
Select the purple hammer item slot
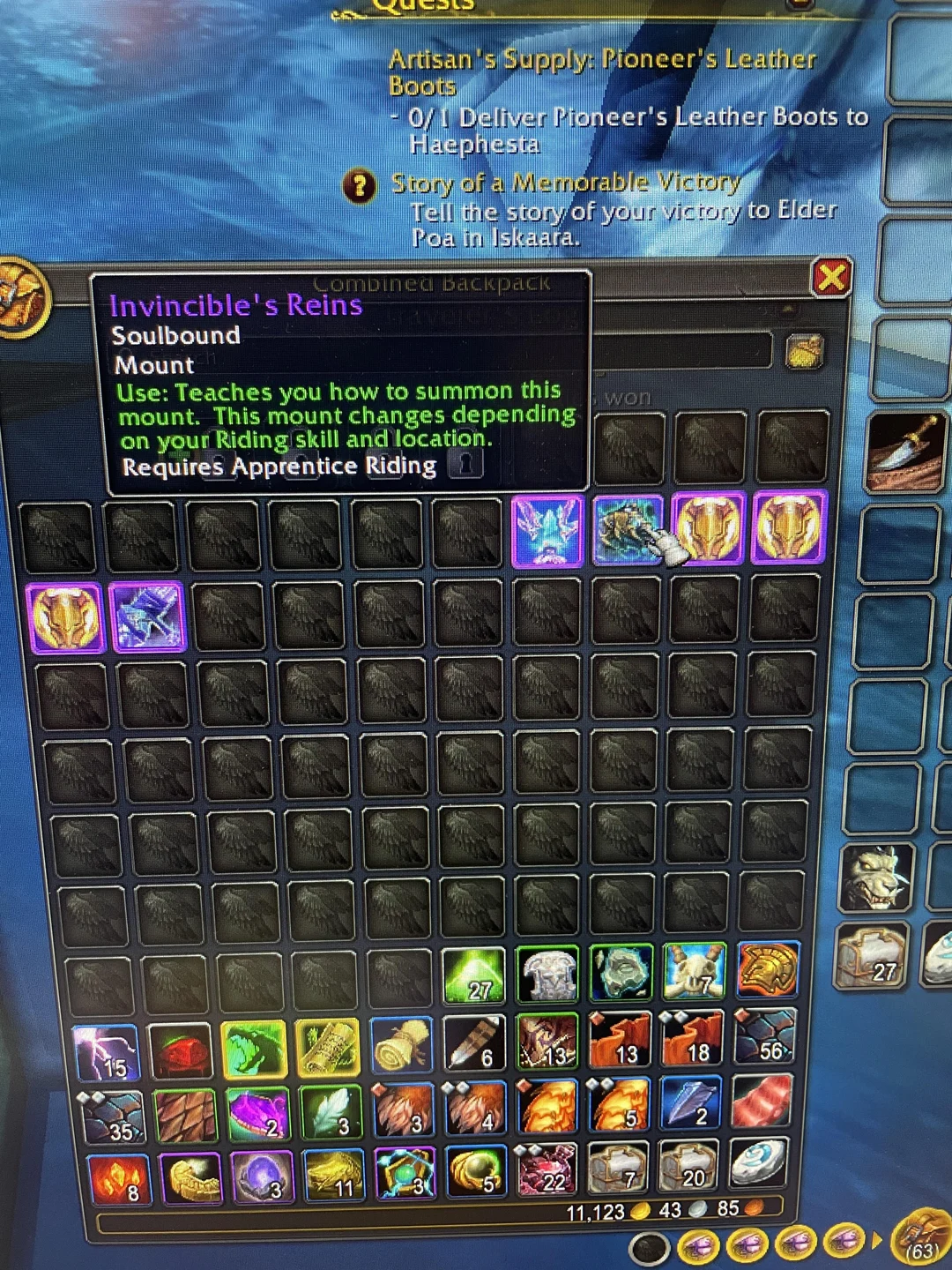coord(147,616)
